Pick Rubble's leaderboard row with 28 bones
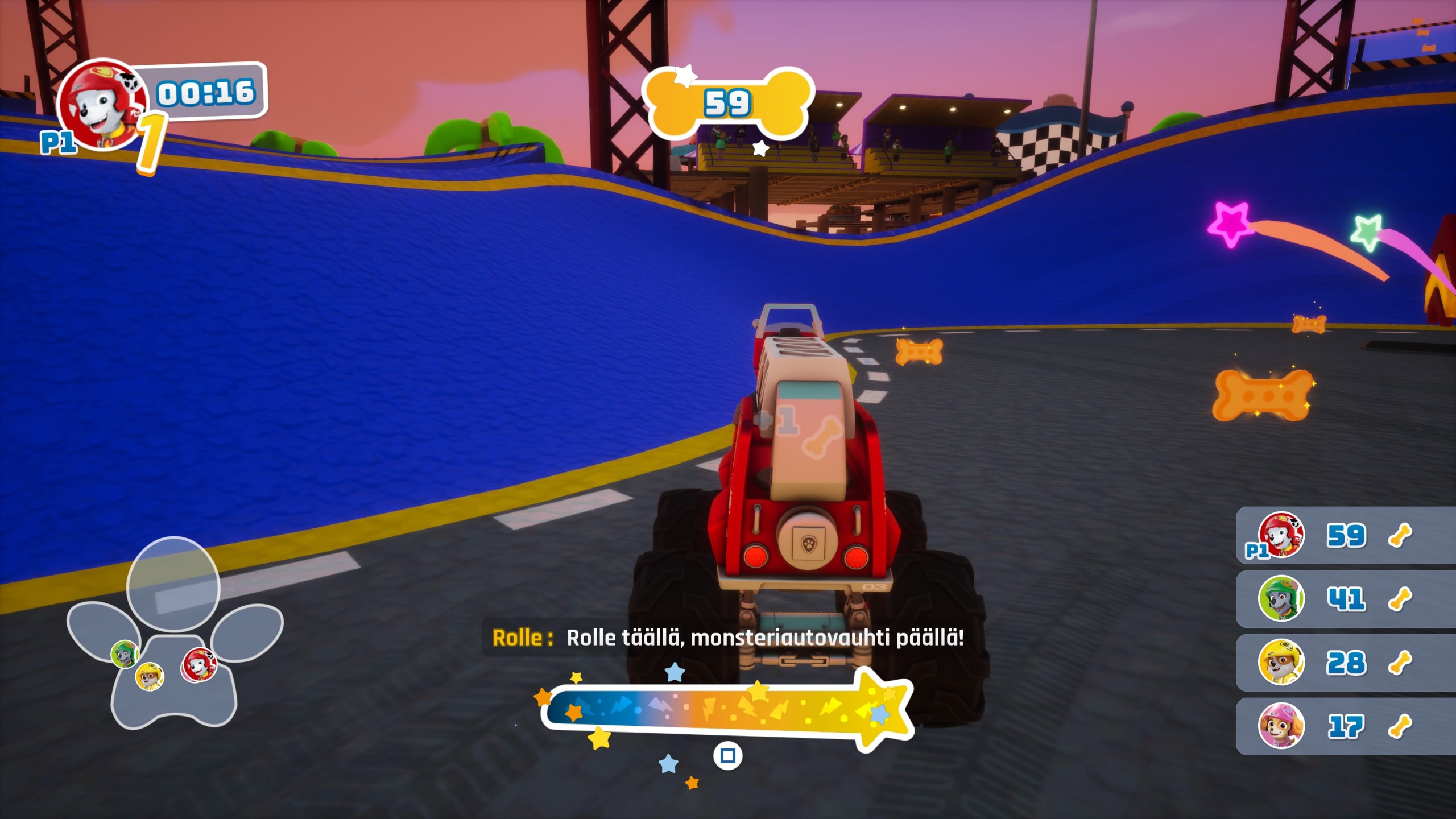The height and width of the screenshot is (819, 1456). (1345, 663)
